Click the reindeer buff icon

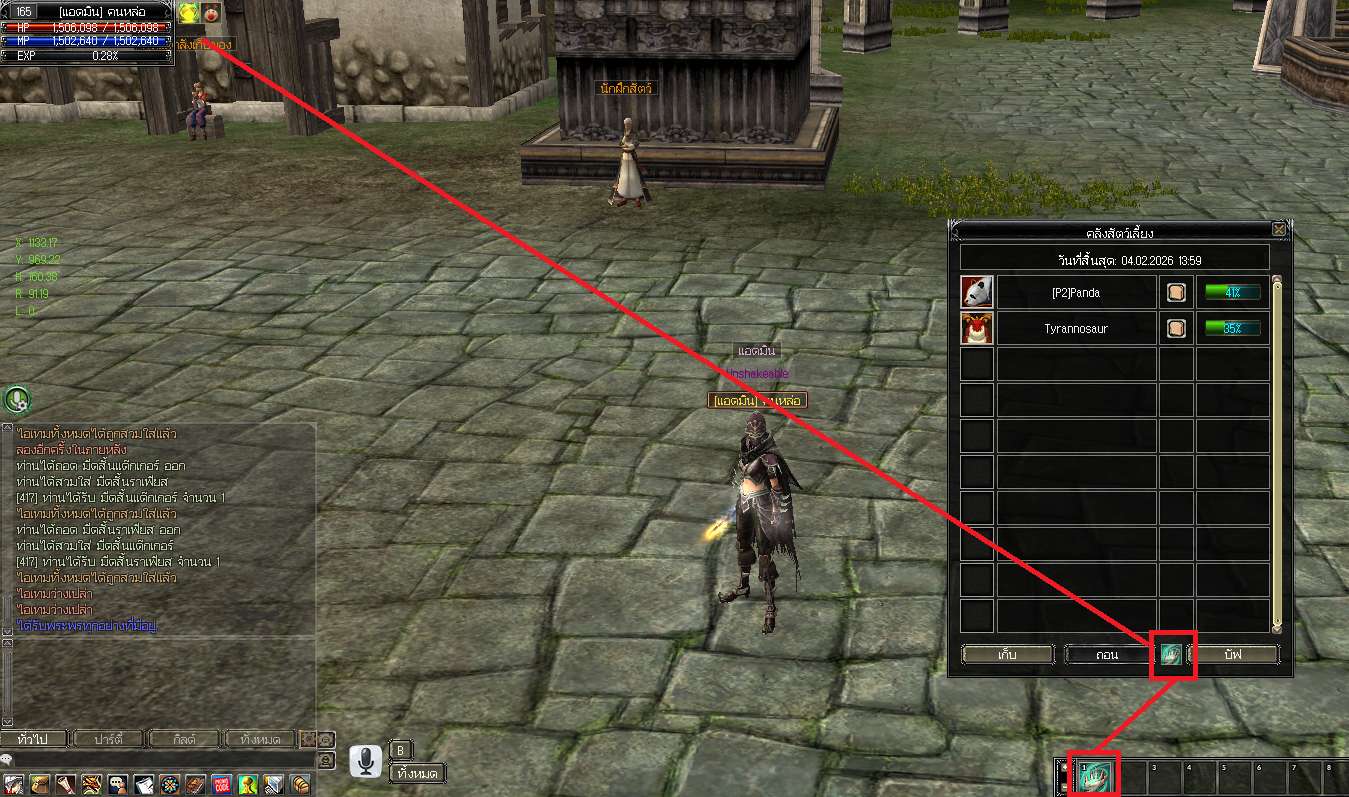212,12
